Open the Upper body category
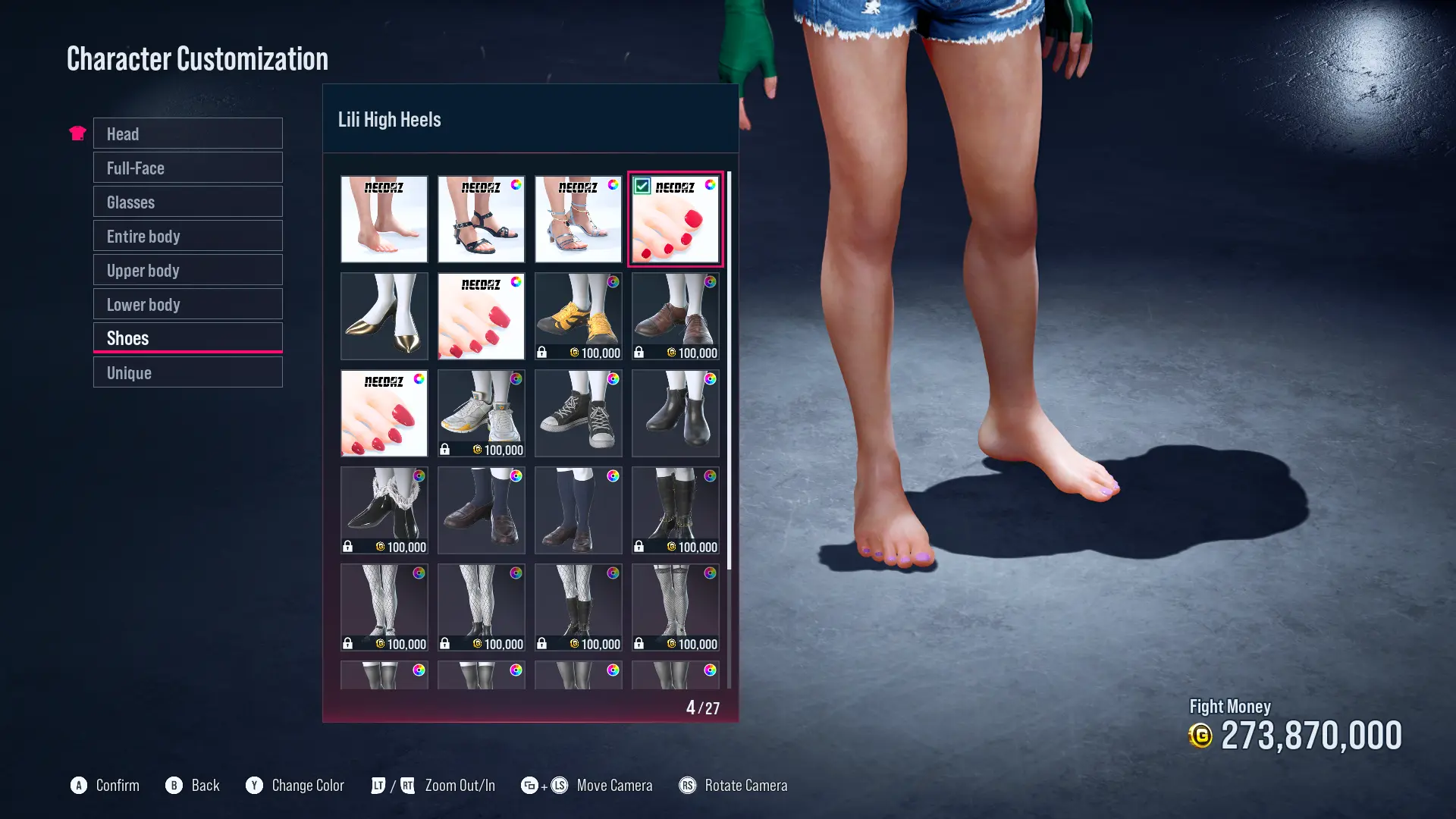The width and height of the screenshot is (1456, 819). pos(187,270)
